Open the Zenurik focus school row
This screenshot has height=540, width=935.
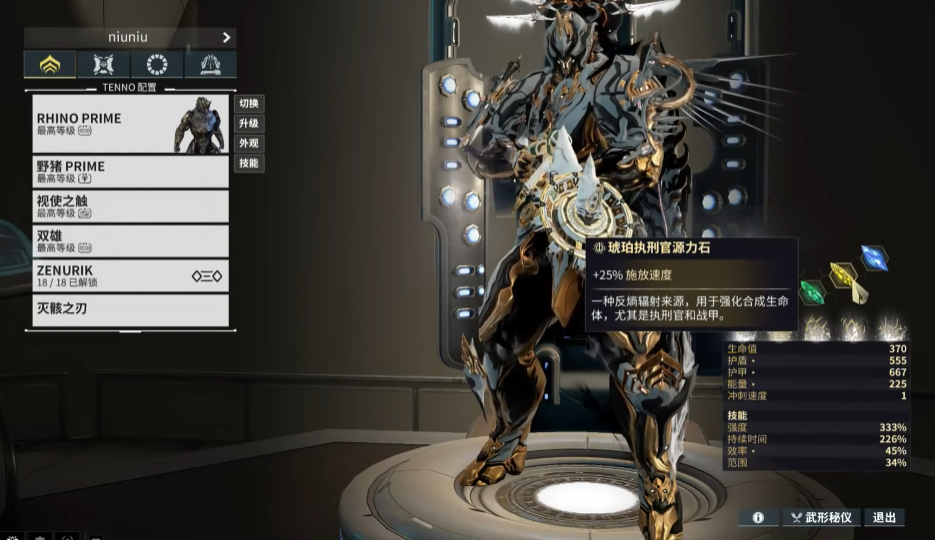130,275
